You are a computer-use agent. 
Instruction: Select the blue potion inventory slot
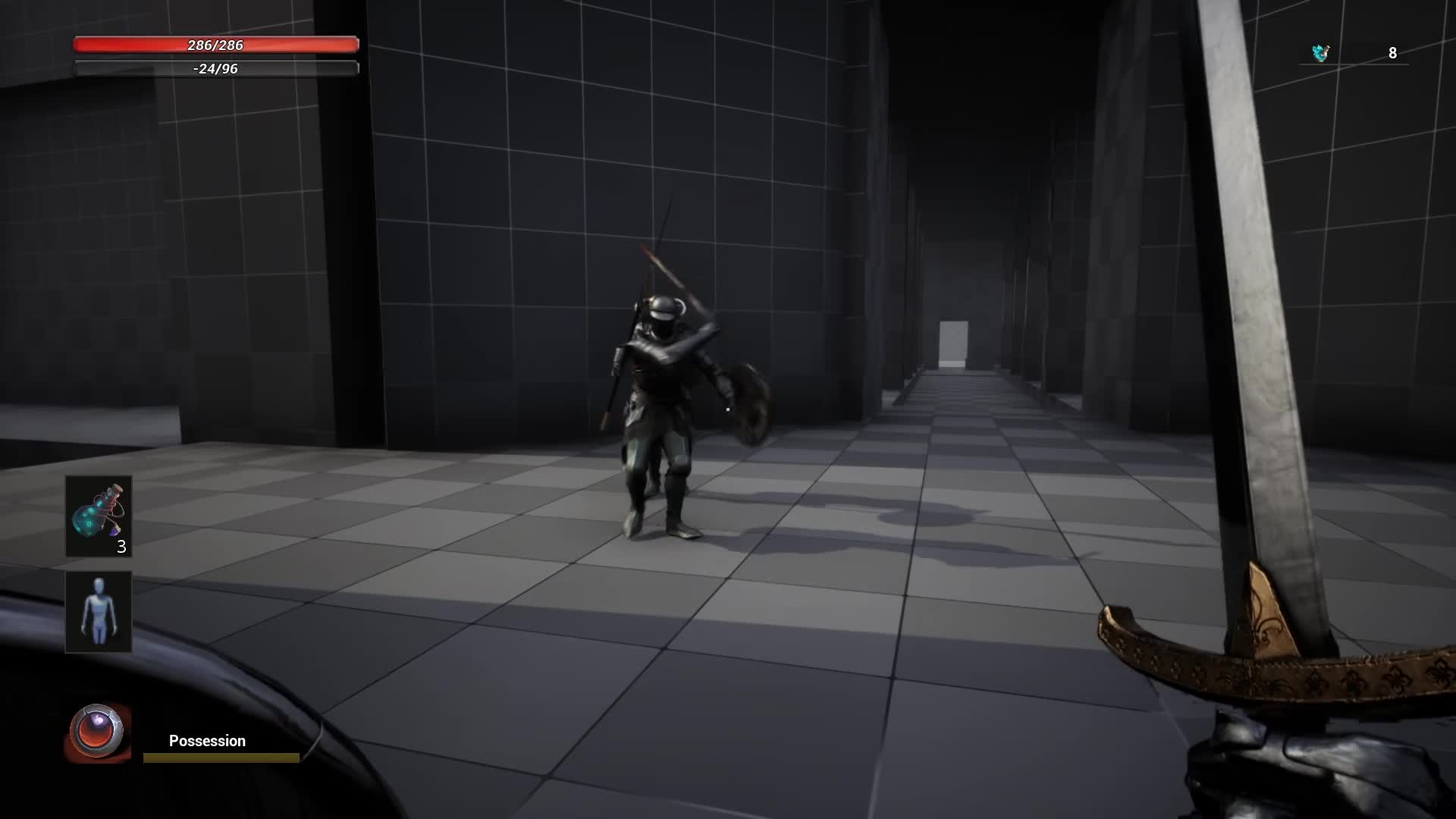(x=99, y=516)
